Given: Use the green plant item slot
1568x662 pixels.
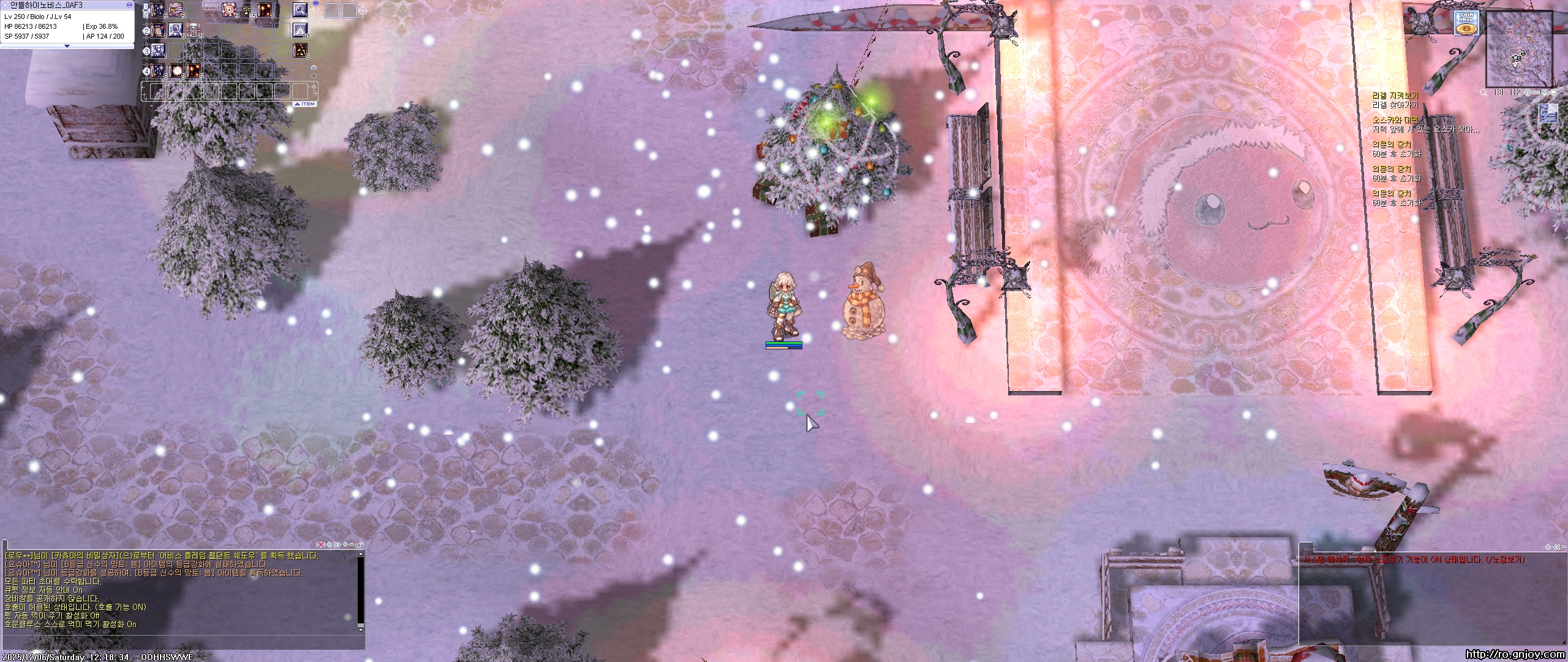Looking at the screenshot, I should tap(247, 9).
